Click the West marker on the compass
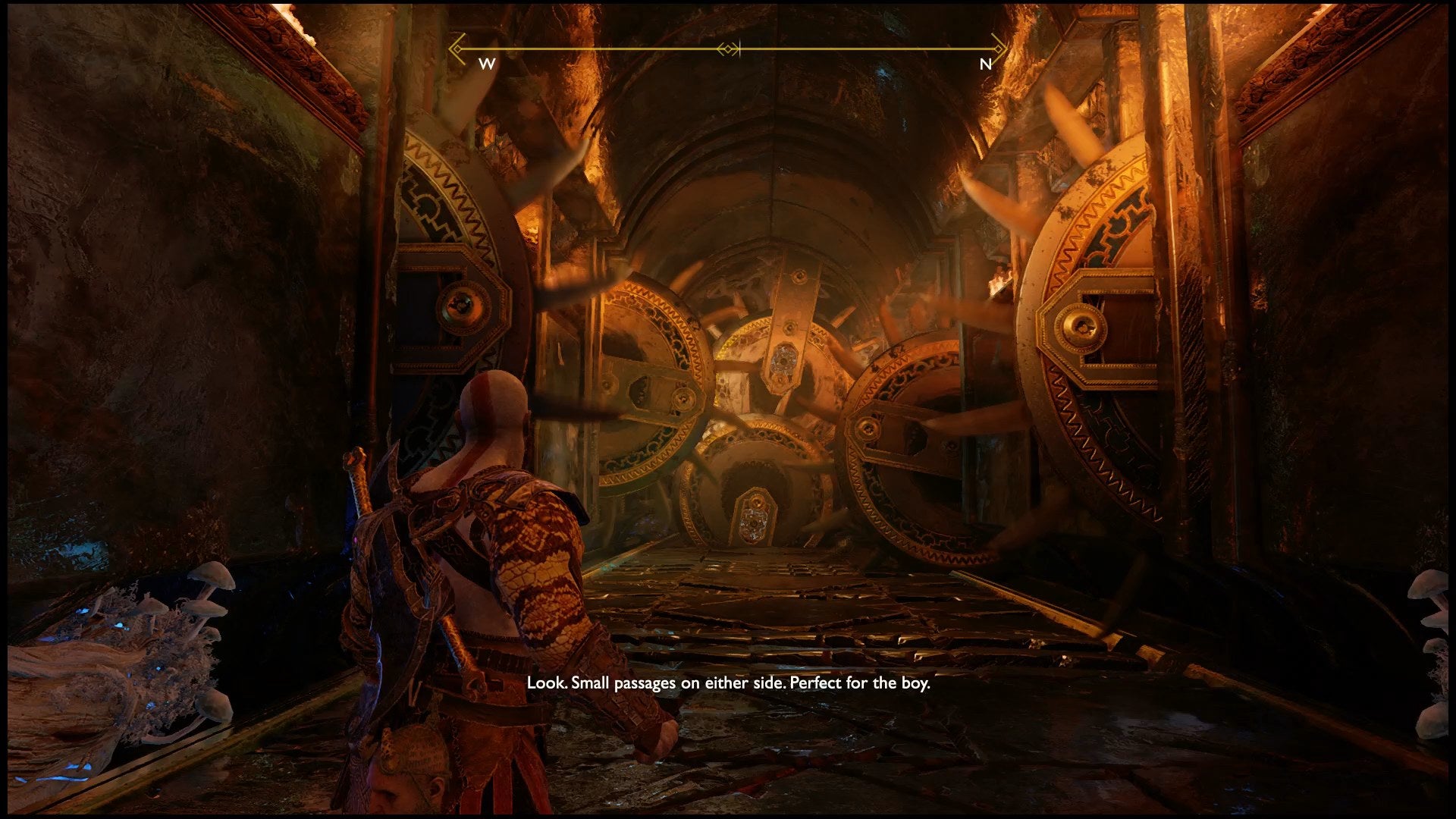Screen dimensions: 1456x819 487,64
